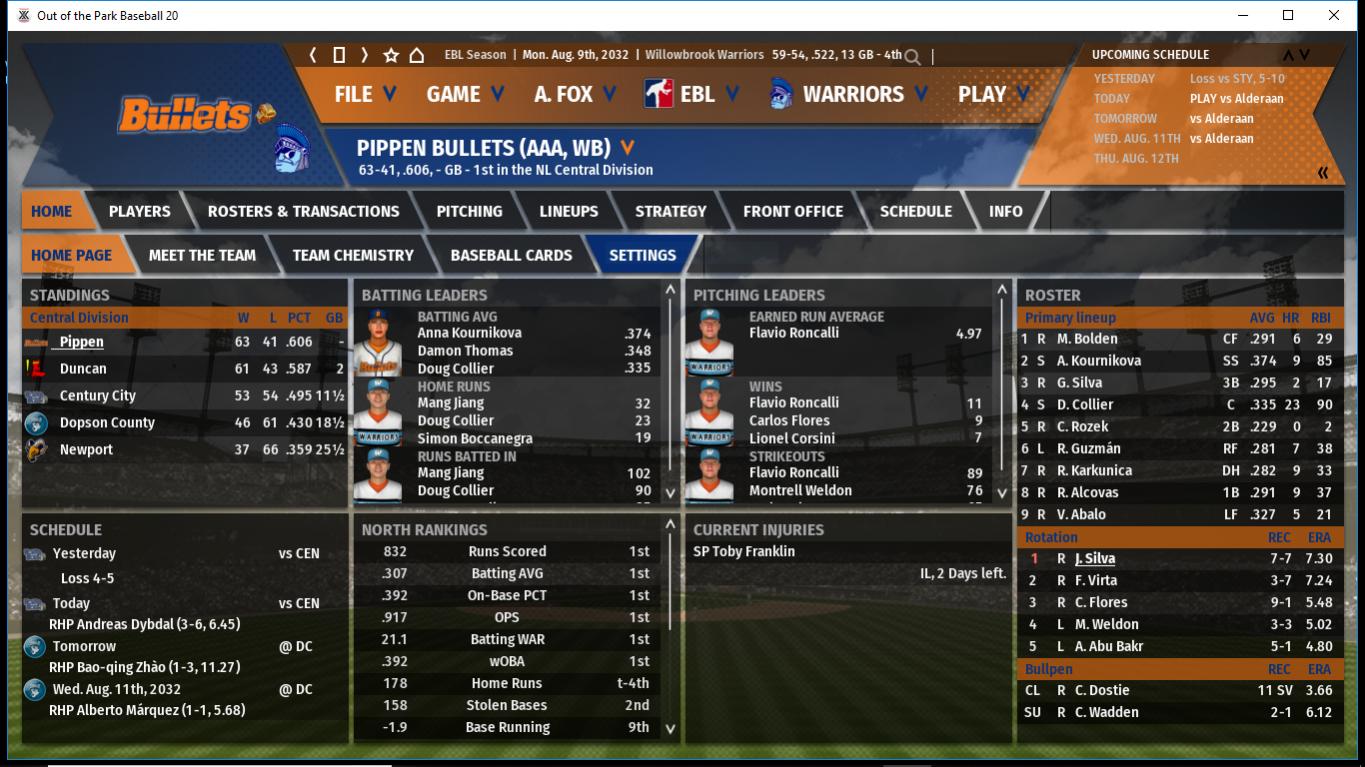Open the GAME dropdown menu
This screenshot has width=1365, height=767.
point(464,94)
